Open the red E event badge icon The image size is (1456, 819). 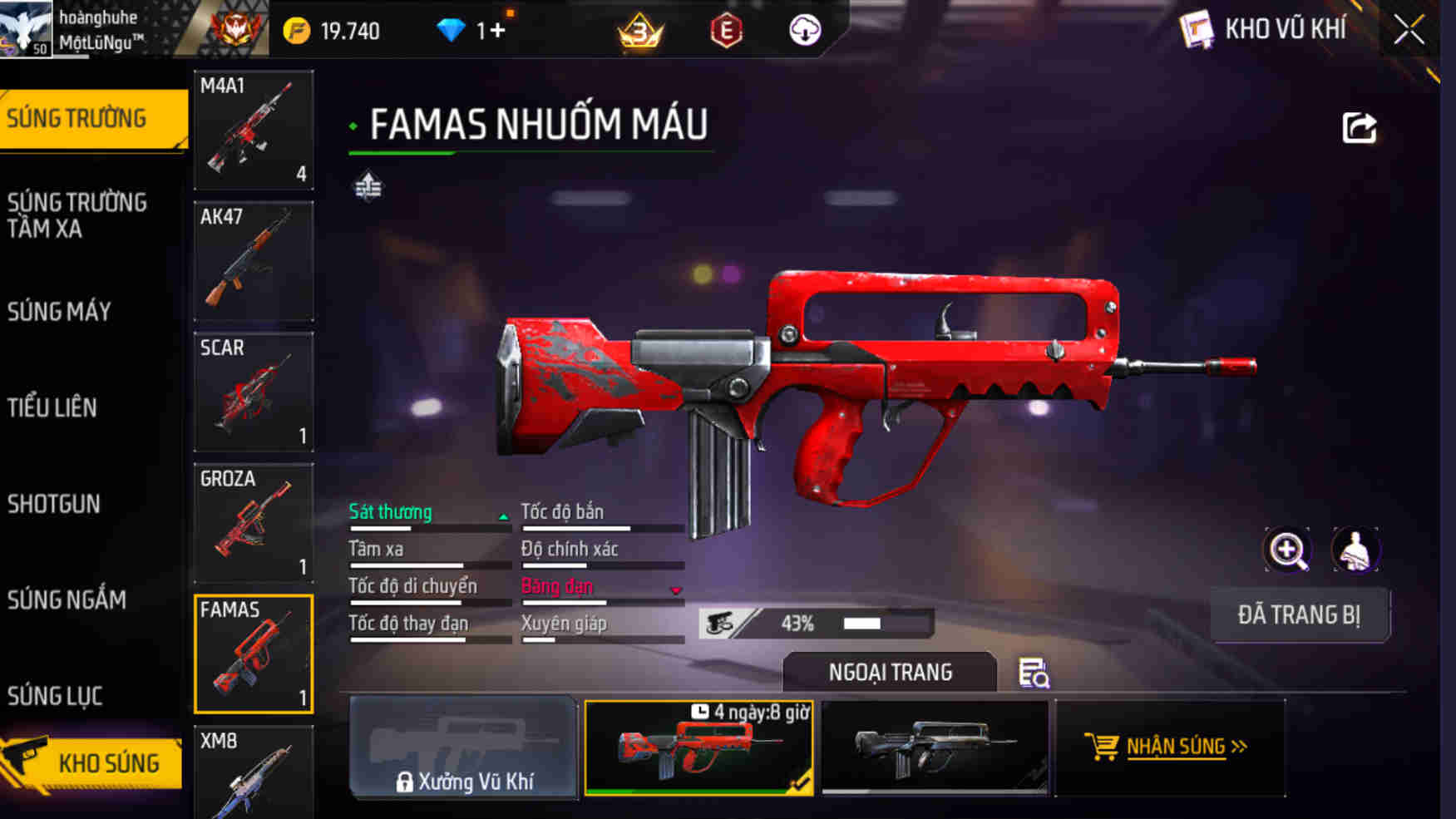[726, 31]
